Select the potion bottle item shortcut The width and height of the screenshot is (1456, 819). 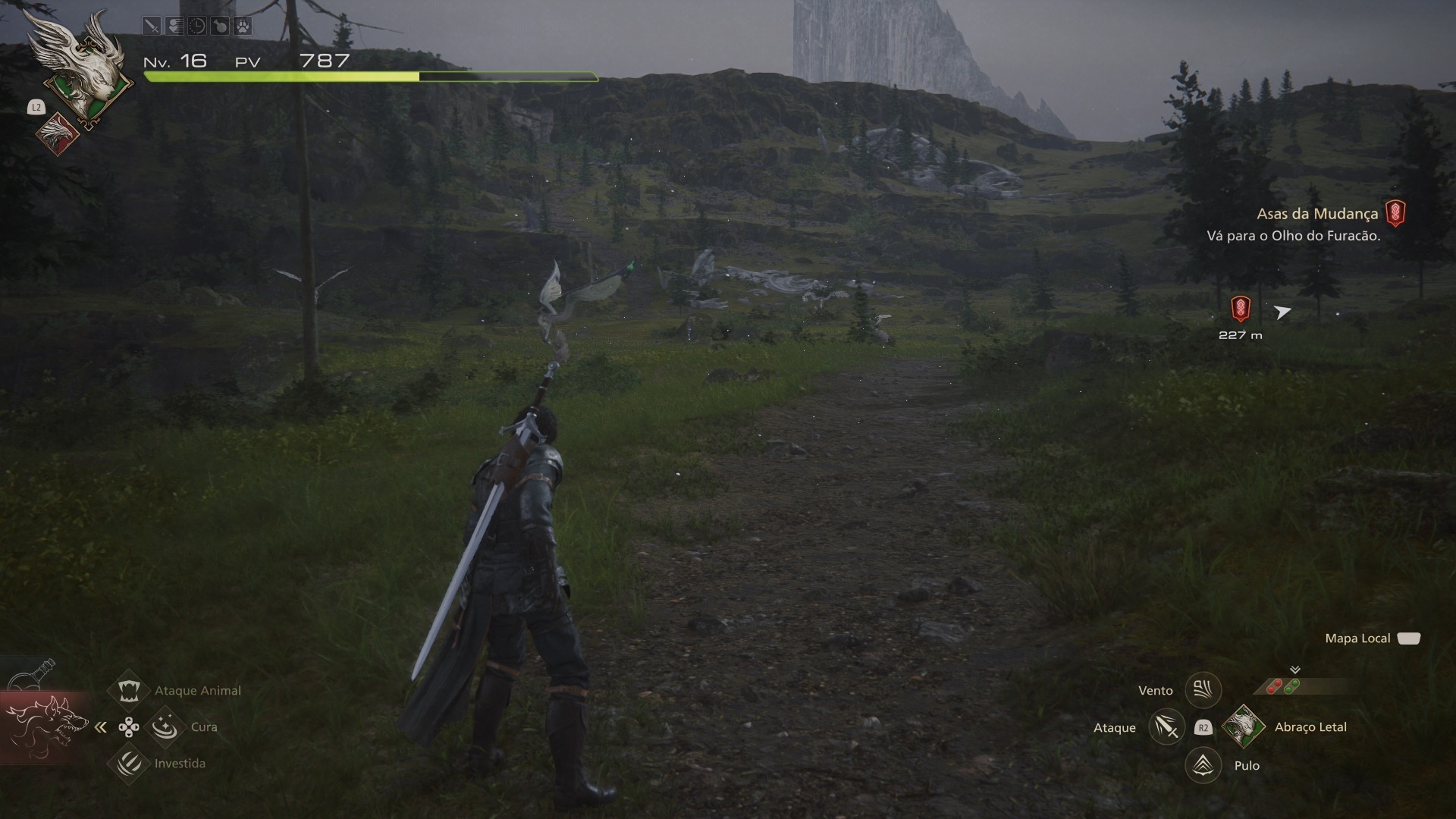pyautogui.click(x=36, y=673)
